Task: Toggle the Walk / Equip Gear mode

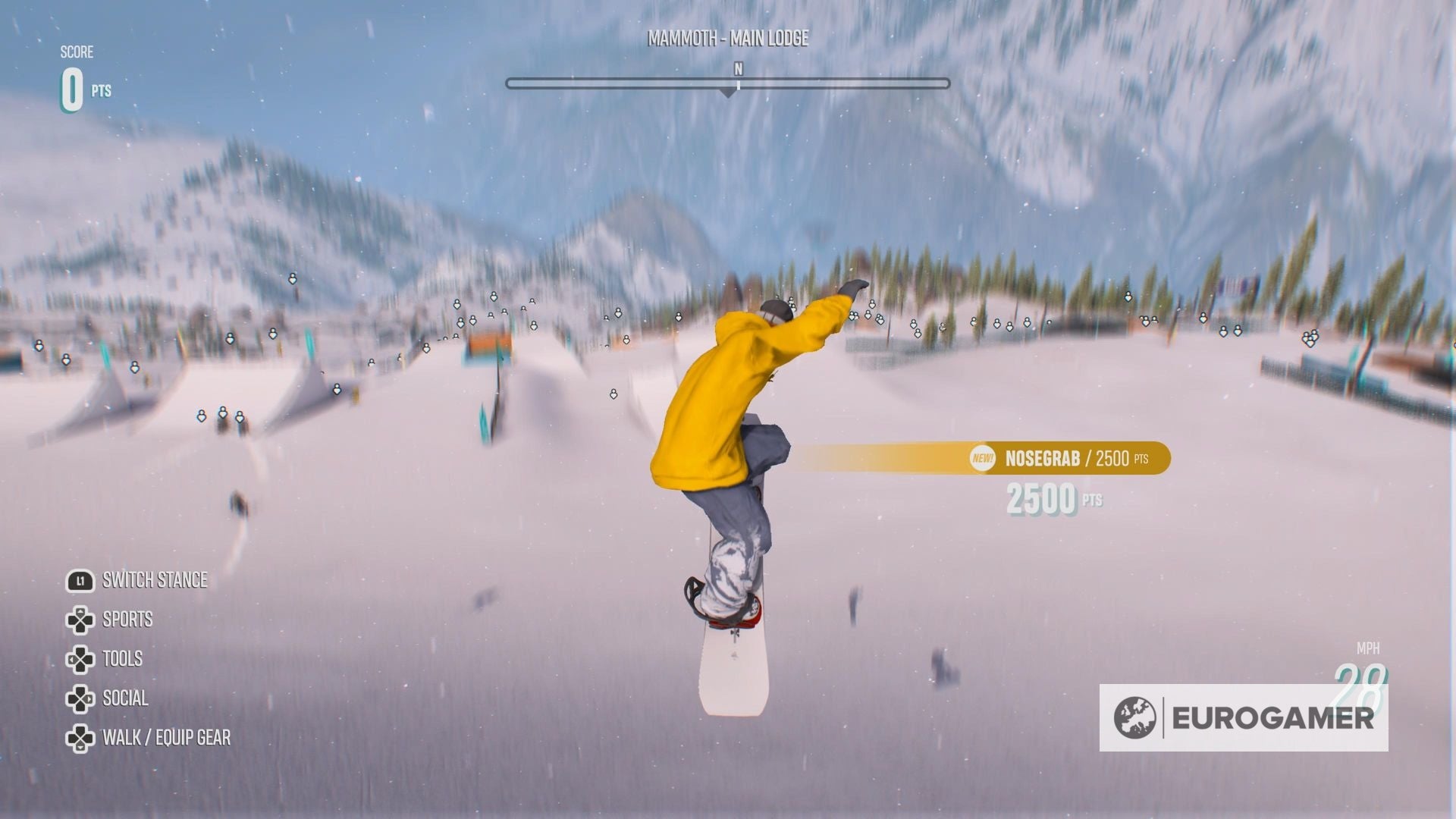Action: [x=167, y=737]
